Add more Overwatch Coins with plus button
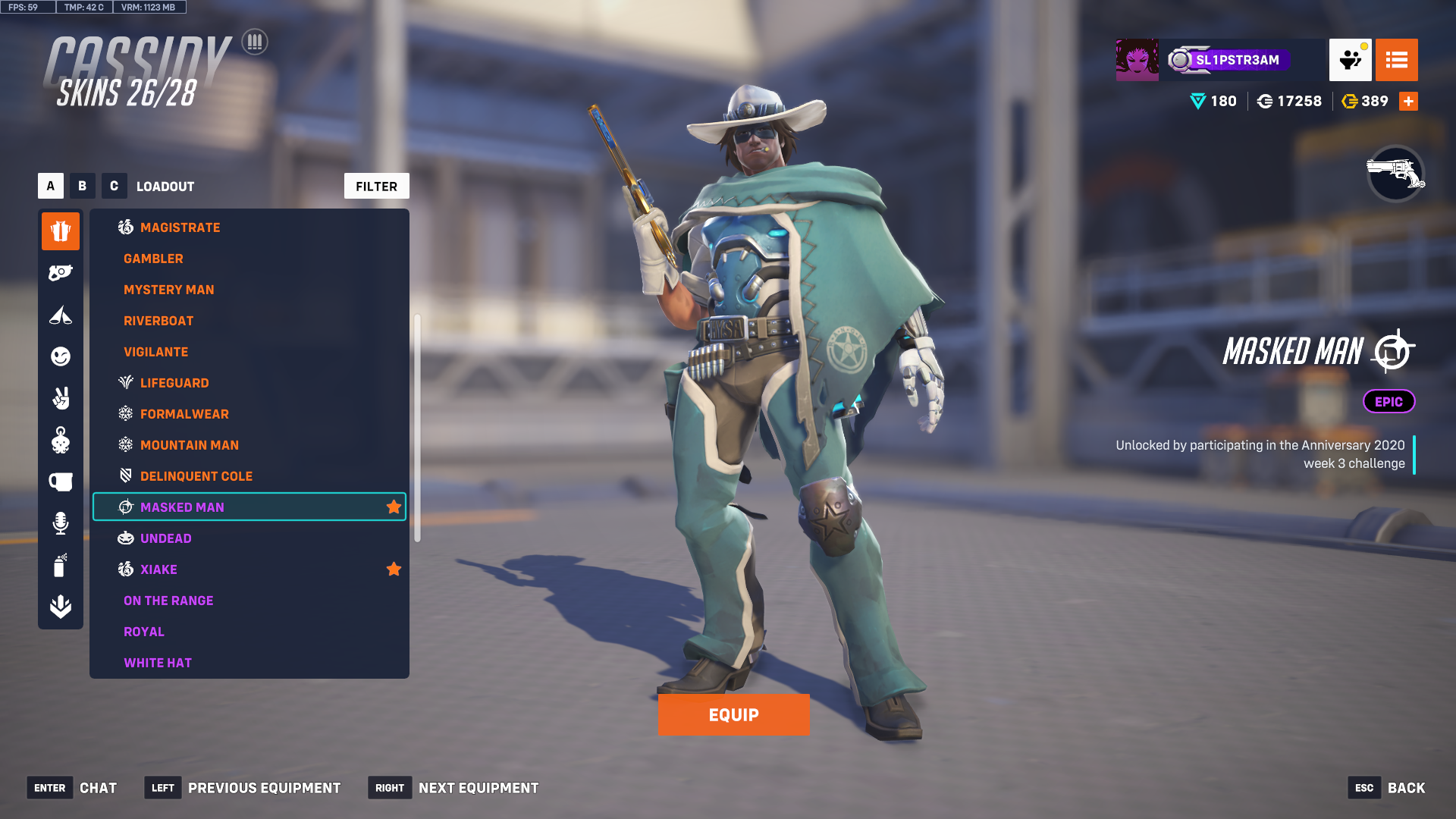 tap(1408, 101)
